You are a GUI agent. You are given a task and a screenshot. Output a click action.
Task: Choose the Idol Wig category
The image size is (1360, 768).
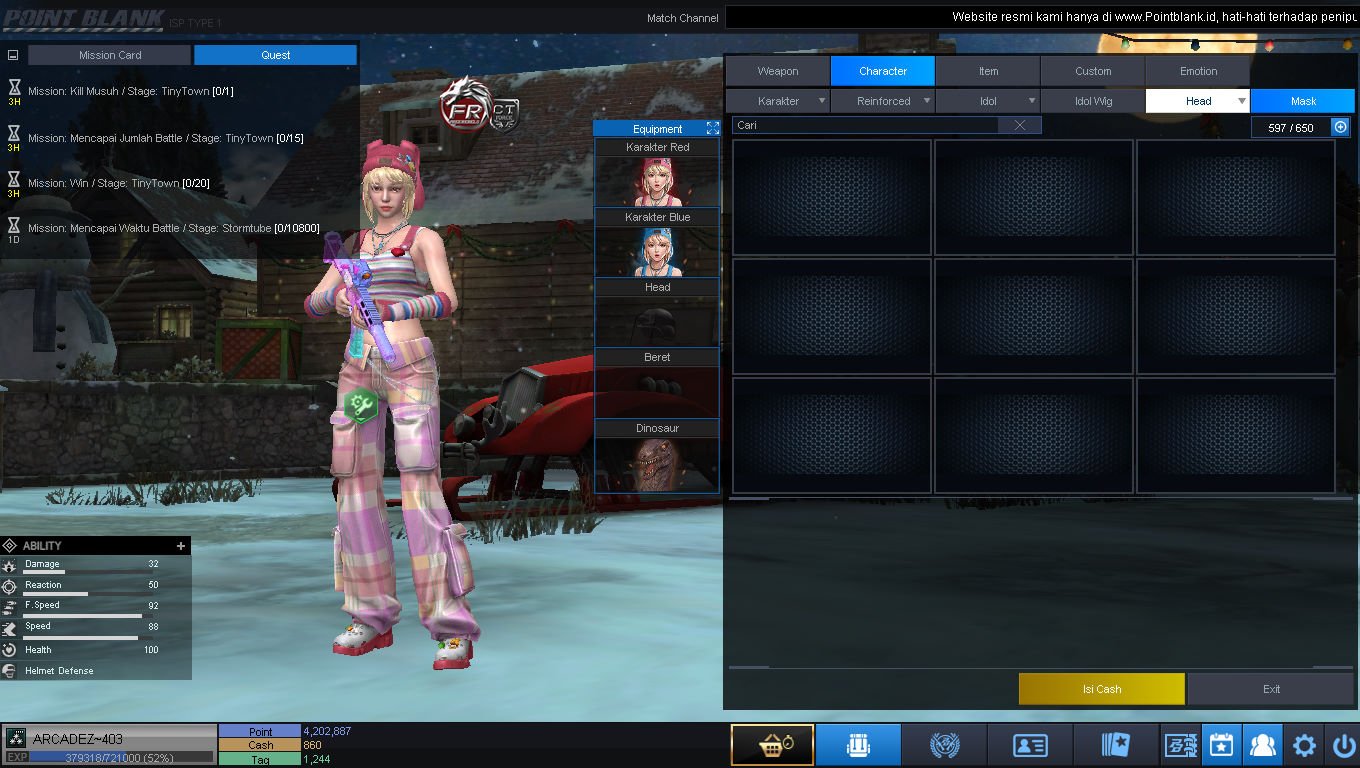point(1093,101)
